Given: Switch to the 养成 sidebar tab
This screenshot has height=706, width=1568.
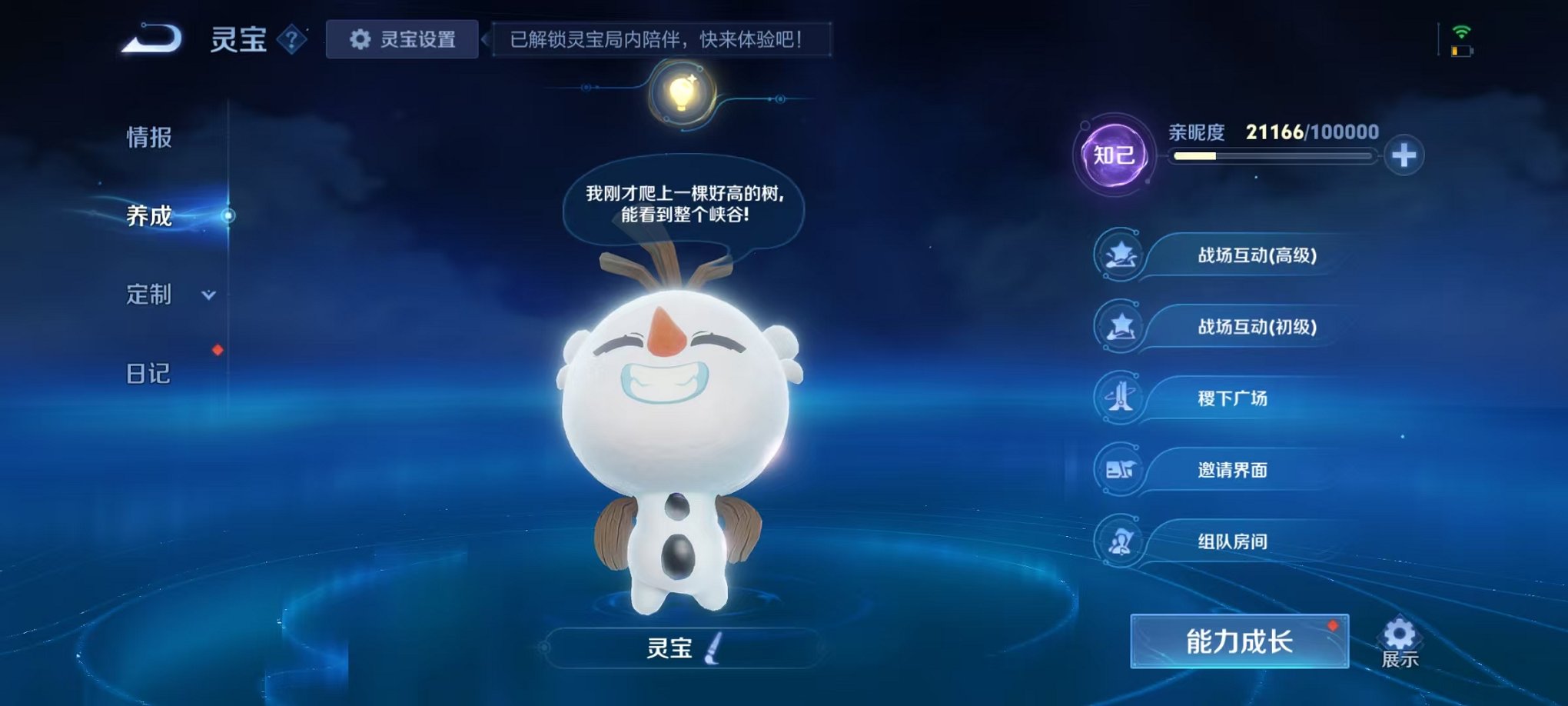Looking at the screenshot, I should pos(148,218).
